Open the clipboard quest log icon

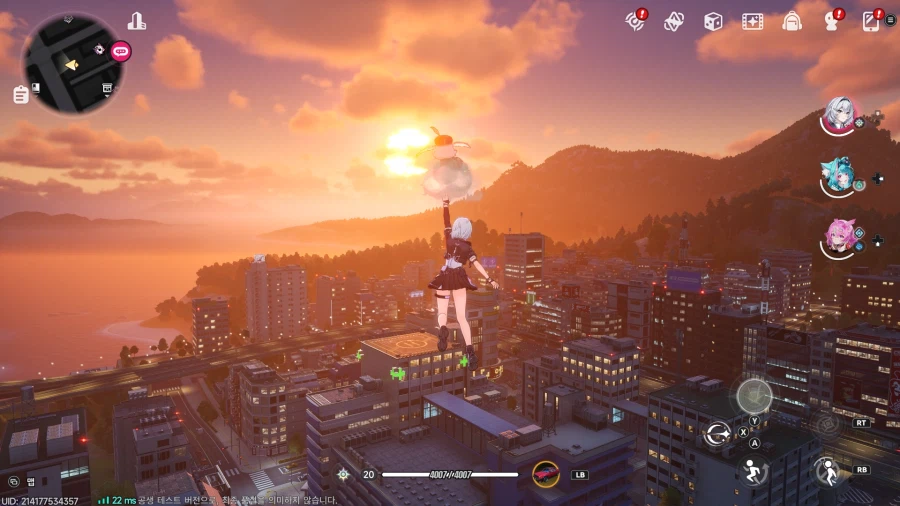click(x=21, y=95)
